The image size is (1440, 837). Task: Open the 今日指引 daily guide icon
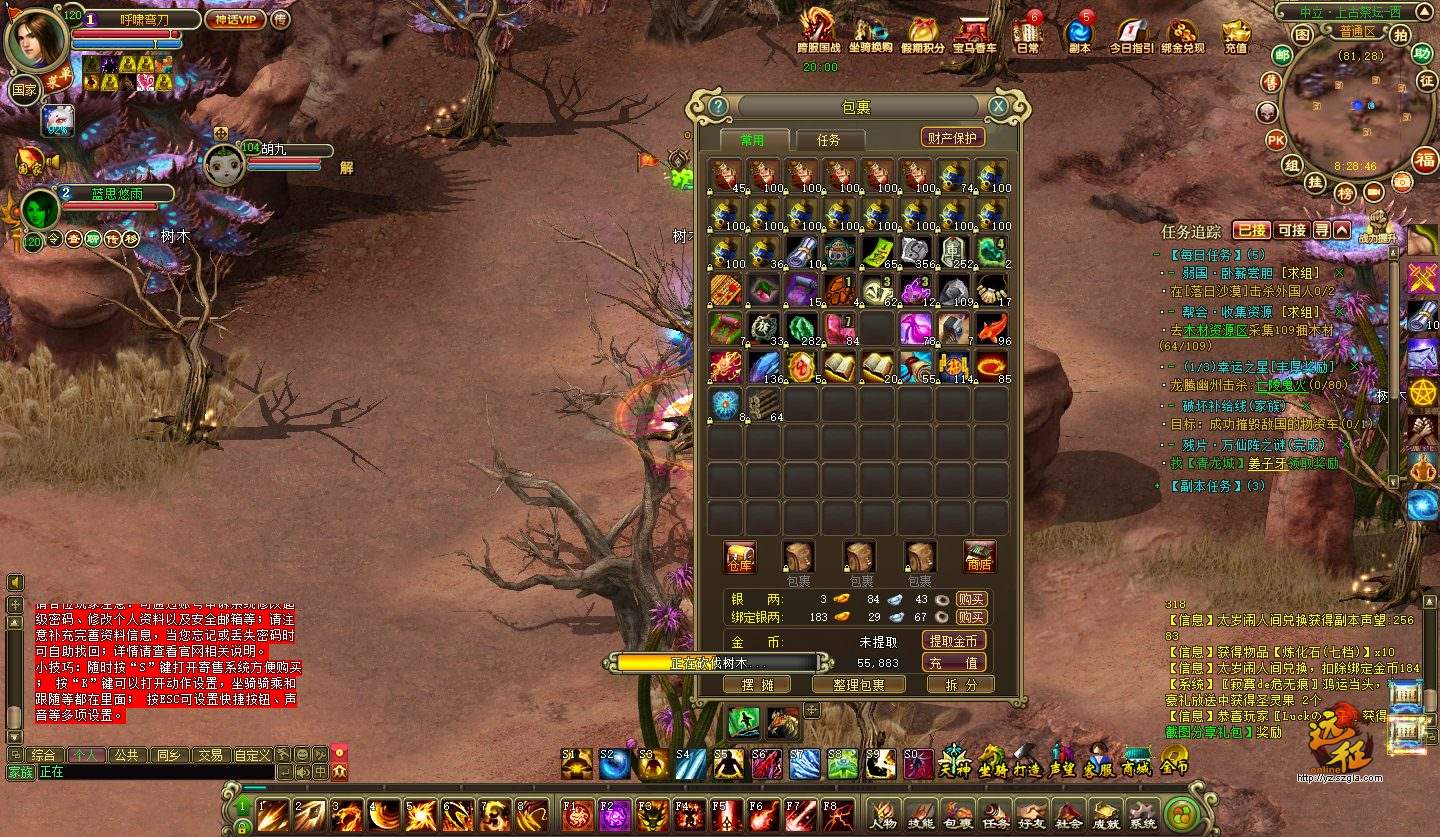tap(1131, 34)
